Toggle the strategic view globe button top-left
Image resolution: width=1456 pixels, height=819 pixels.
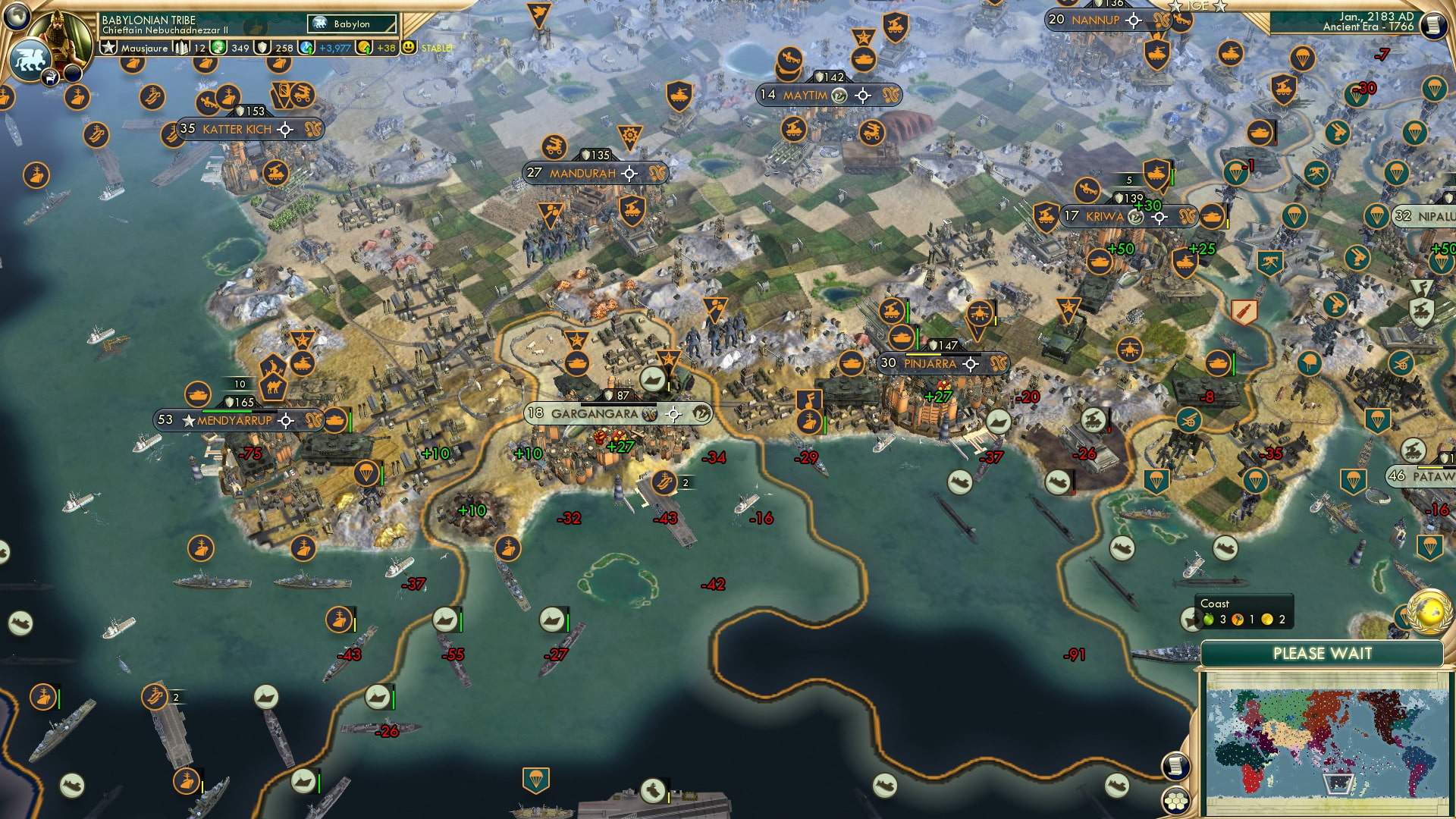(15, 17)
